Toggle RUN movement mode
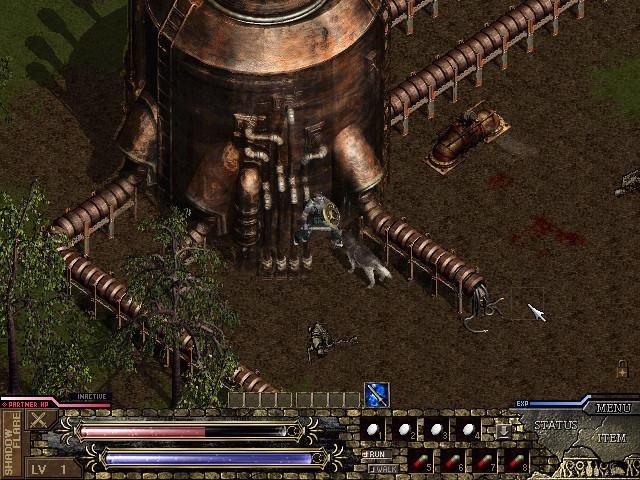Image resolution: width=640 pixels, height=480 pixels. (377, 454)
